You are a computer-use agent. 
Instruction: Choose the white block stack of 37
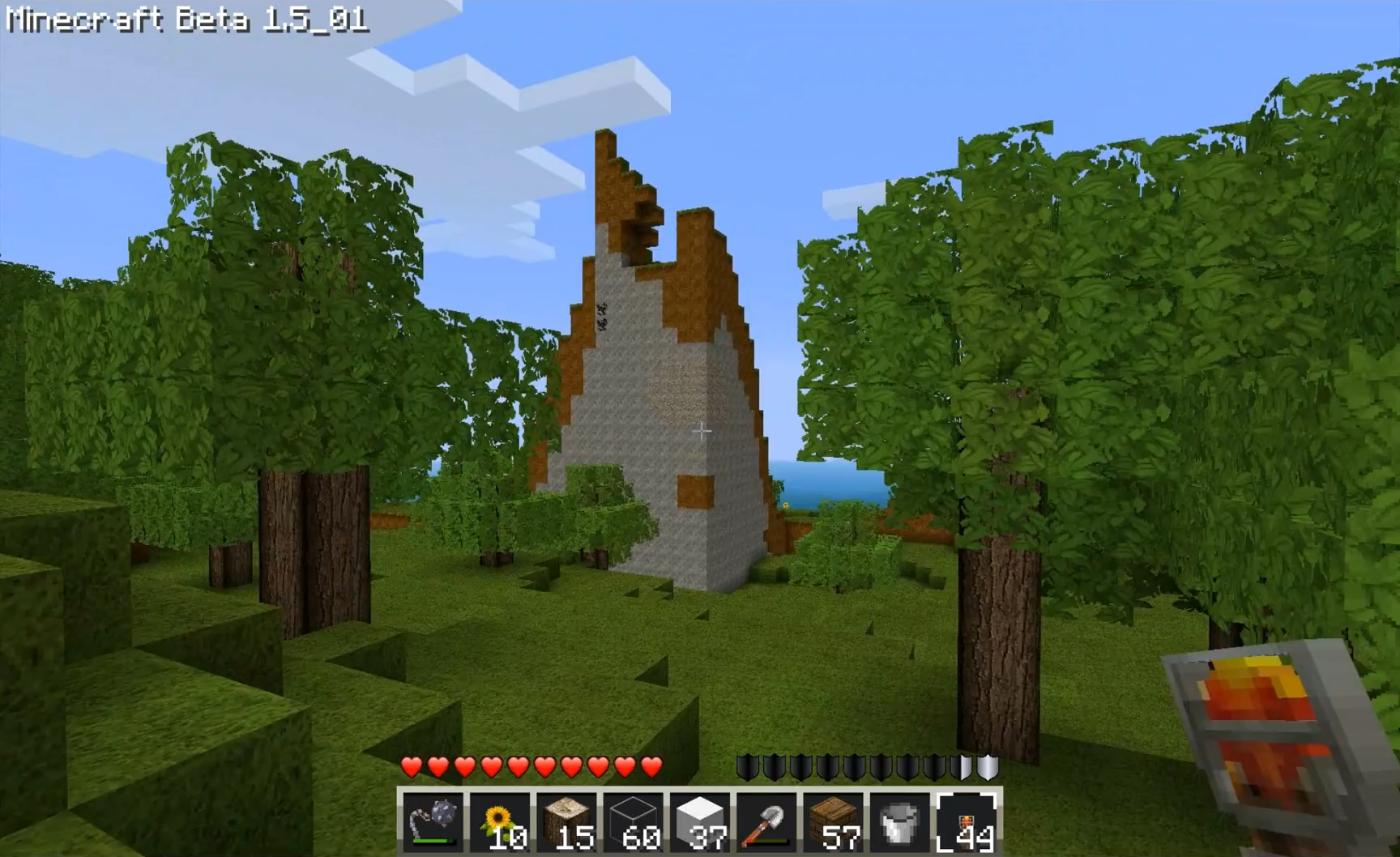tap(699, 821)
